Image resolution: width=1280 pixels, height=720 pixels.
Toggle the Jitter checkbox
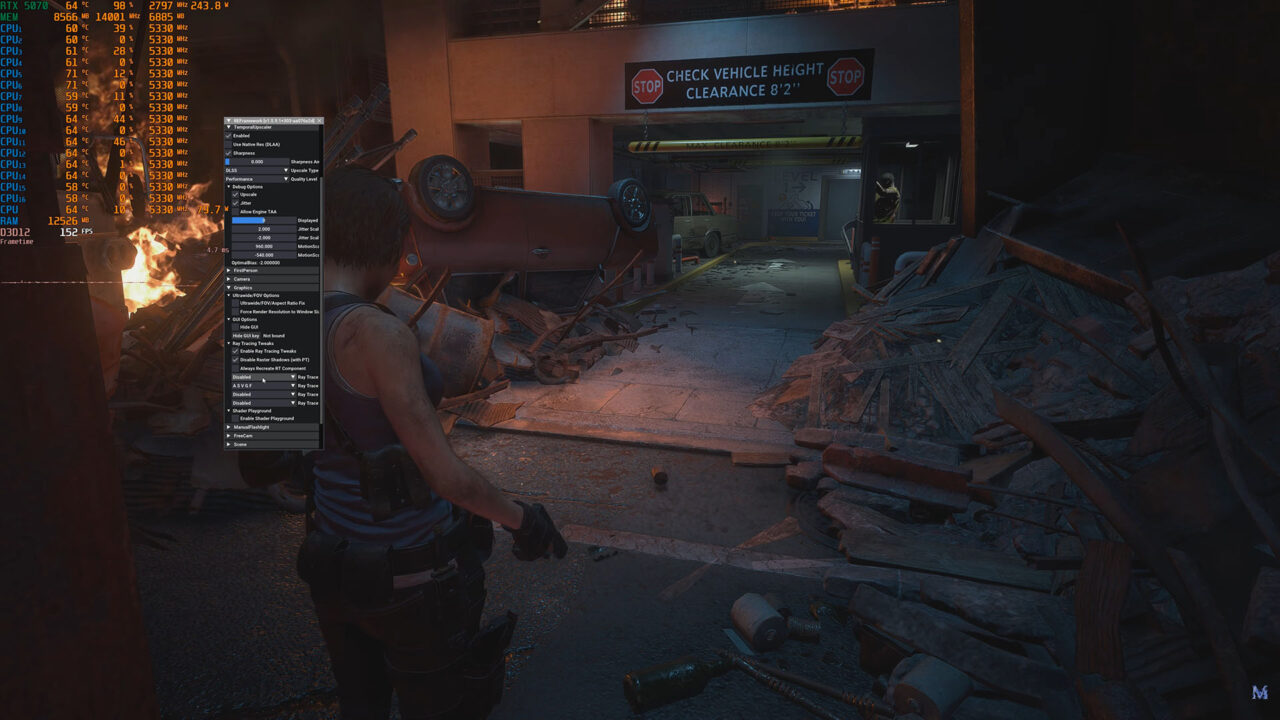tap(236, 203)
